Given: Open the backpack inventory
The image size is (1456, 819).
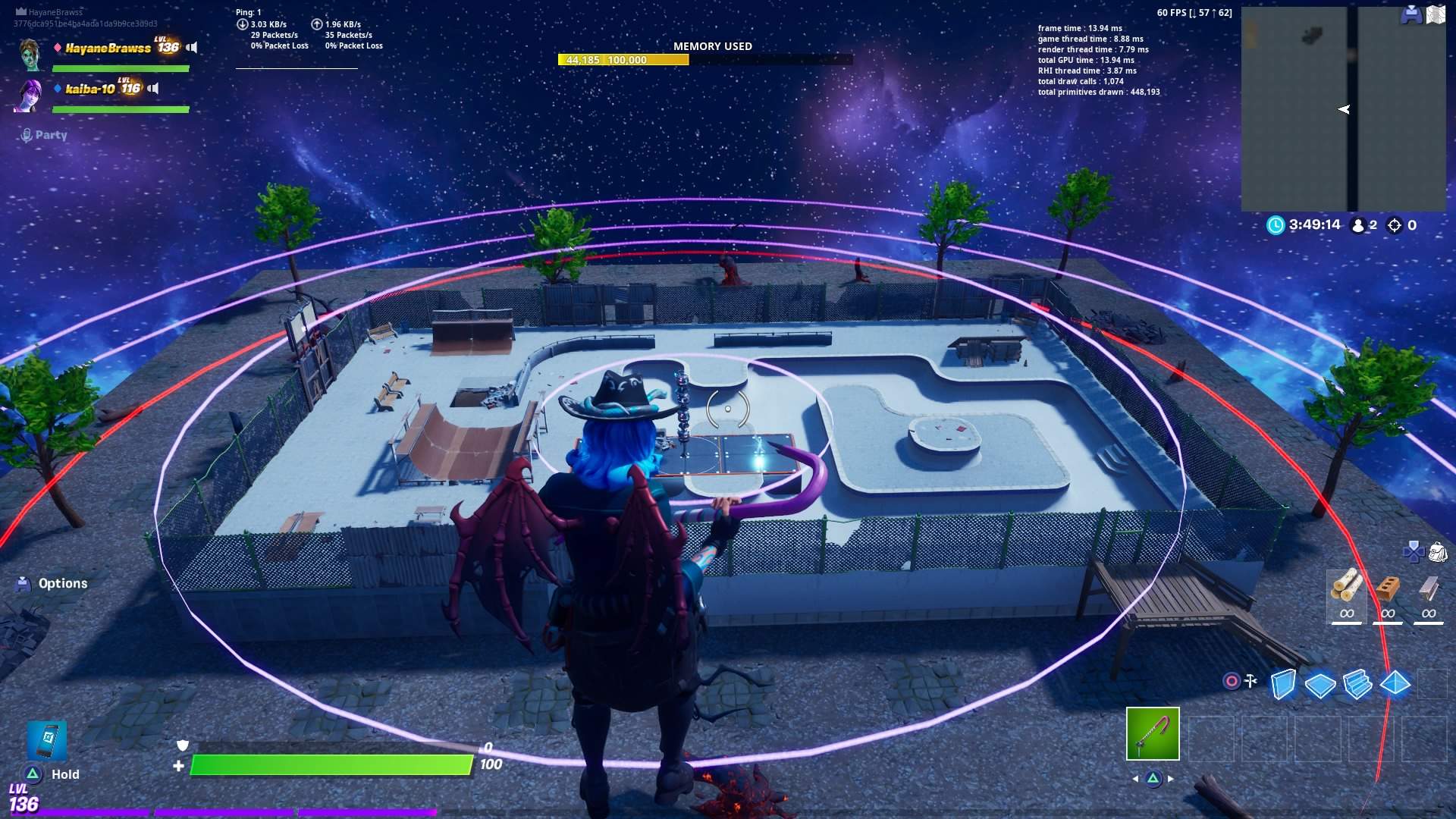Looking at the screenshot, I should [1437, 551].
